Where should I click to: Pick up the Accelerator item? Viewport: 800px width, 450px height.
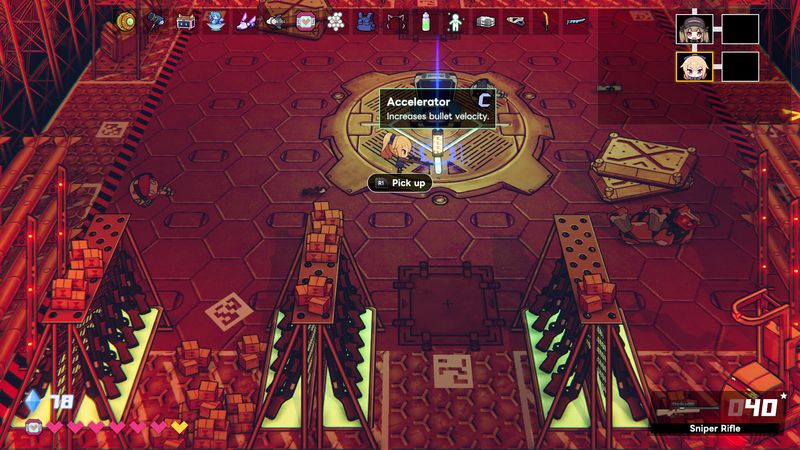coord(406,183)
